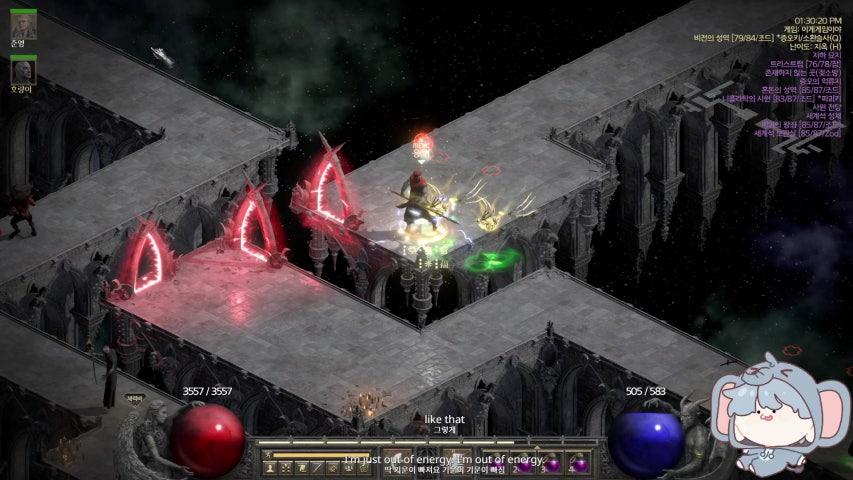Select the top party member portrait

click(23, 25)
